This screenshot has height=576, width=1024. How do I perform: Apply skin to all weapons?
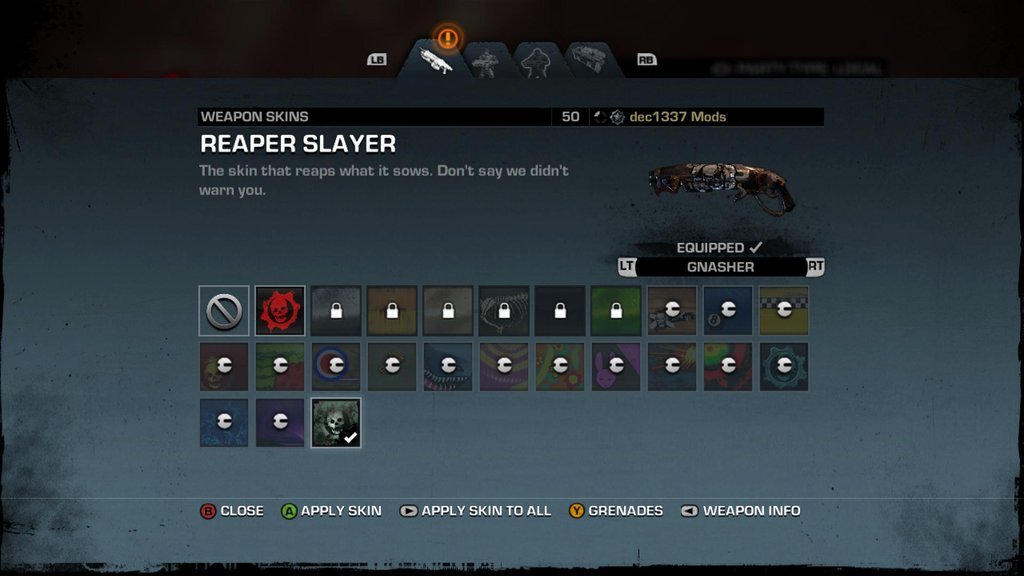coord(475,511)
